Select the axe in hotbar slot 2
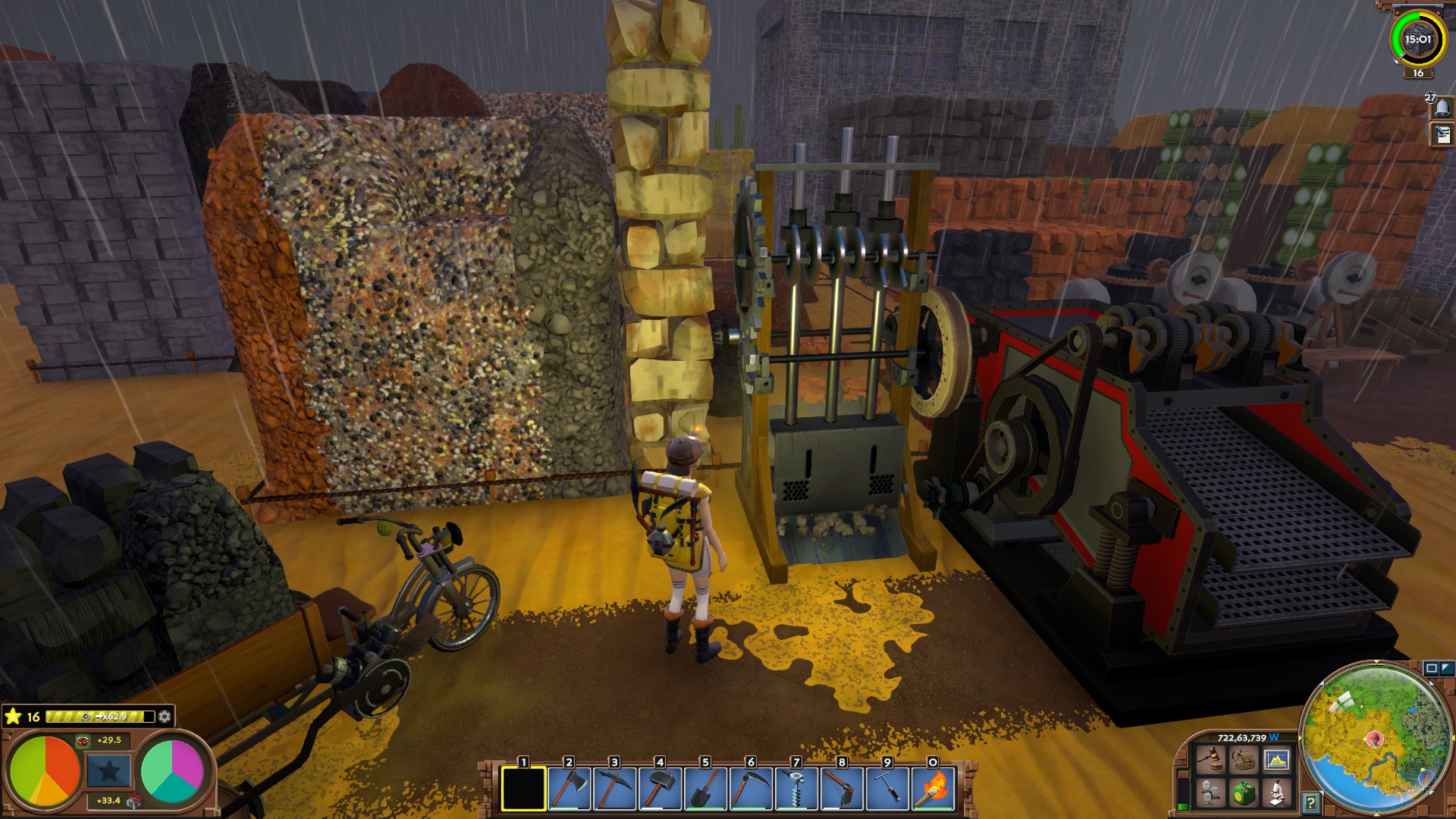 point(569,789)
